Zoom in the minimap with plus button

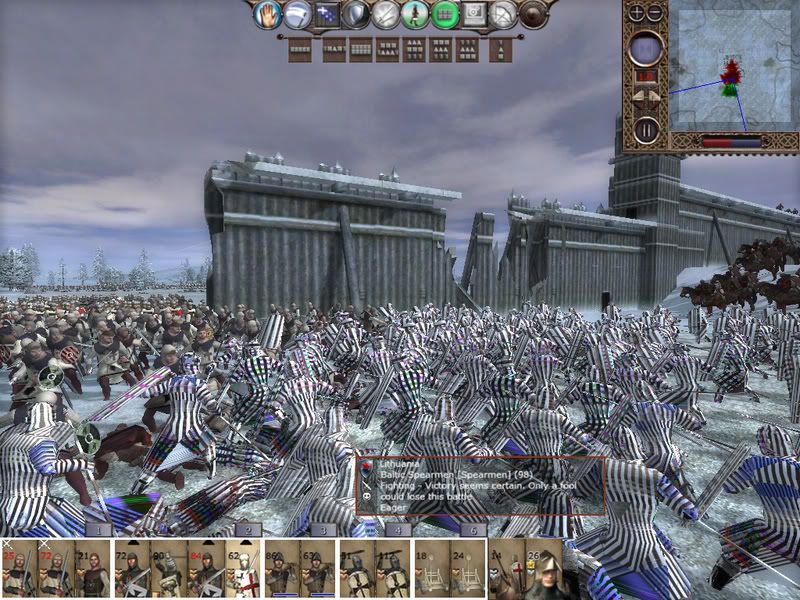[637, 13]
